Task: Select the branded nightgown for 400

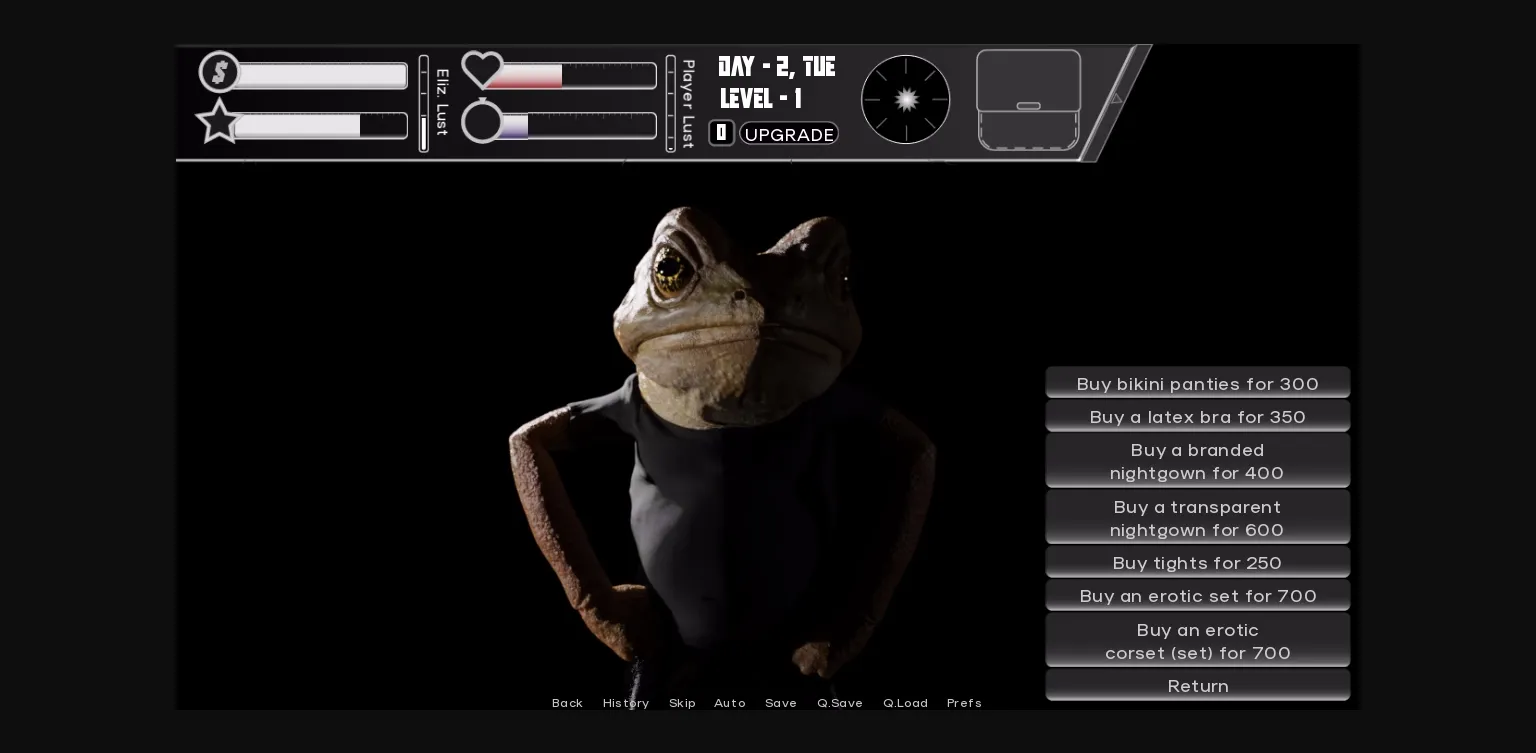Action: click(x=1197, y=461)
